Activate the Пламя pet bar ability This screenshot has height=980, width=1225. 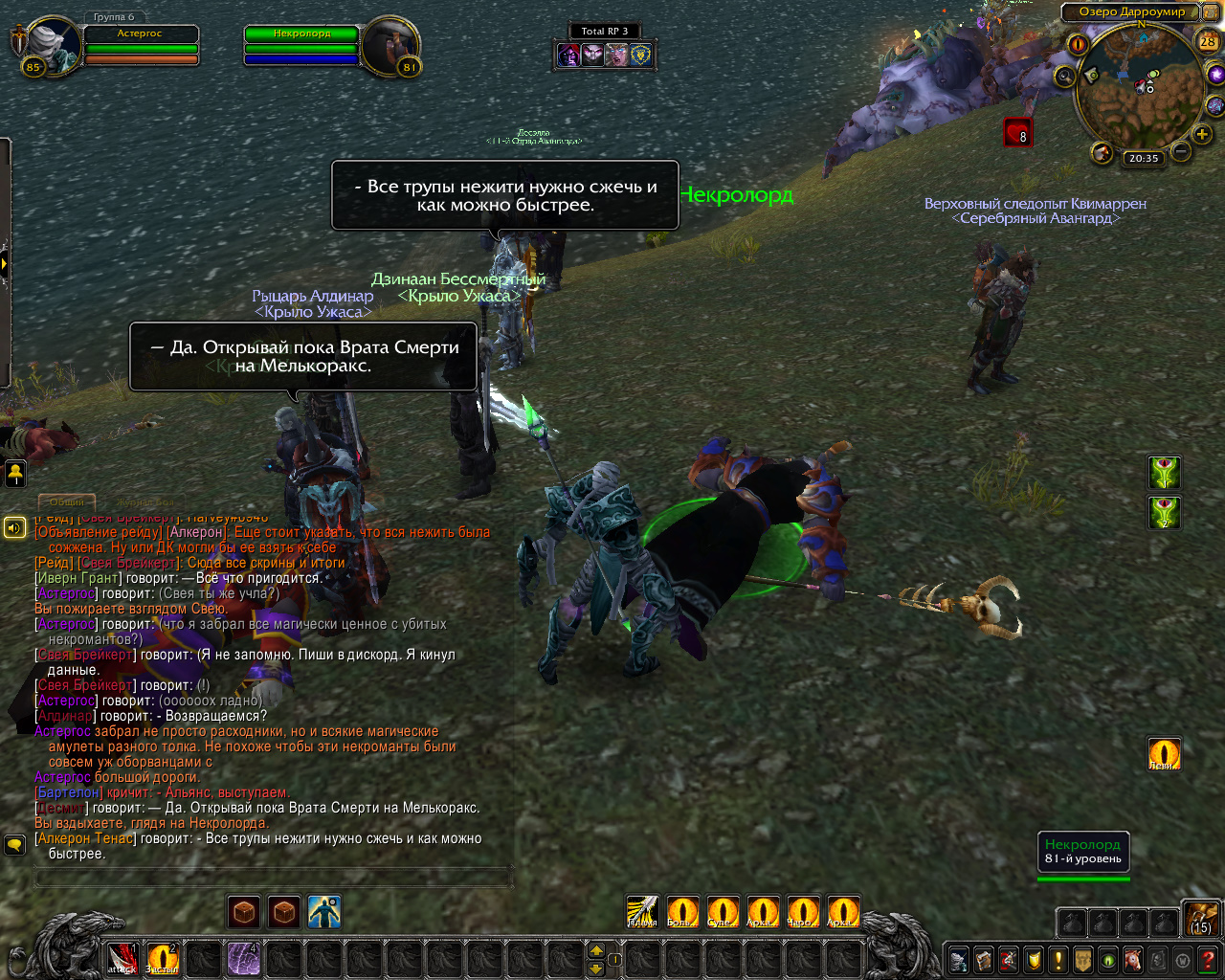(x=642, y=912)
